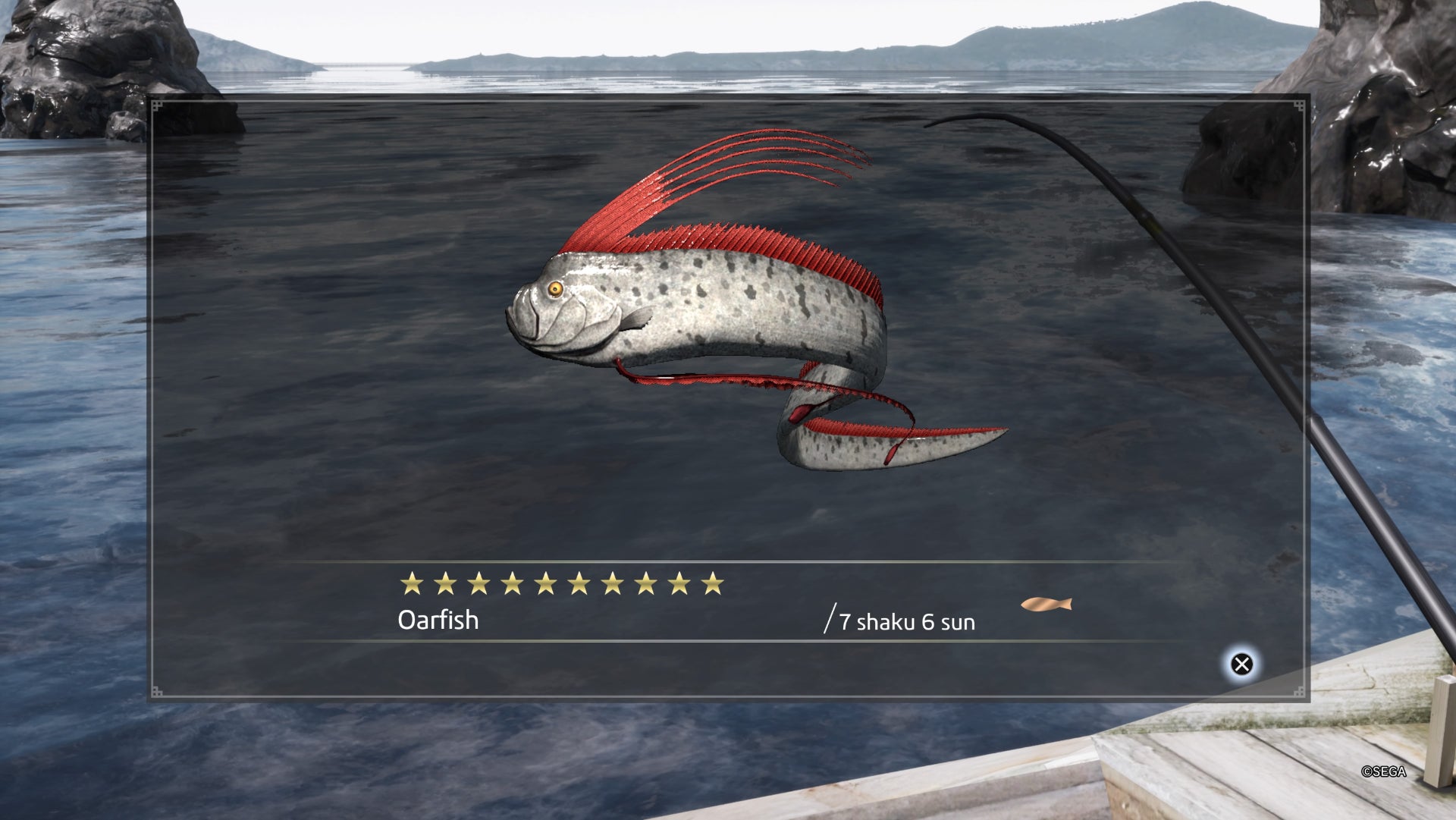Select the first rating star
This screenshot has height=820, width=1456.
414,583
